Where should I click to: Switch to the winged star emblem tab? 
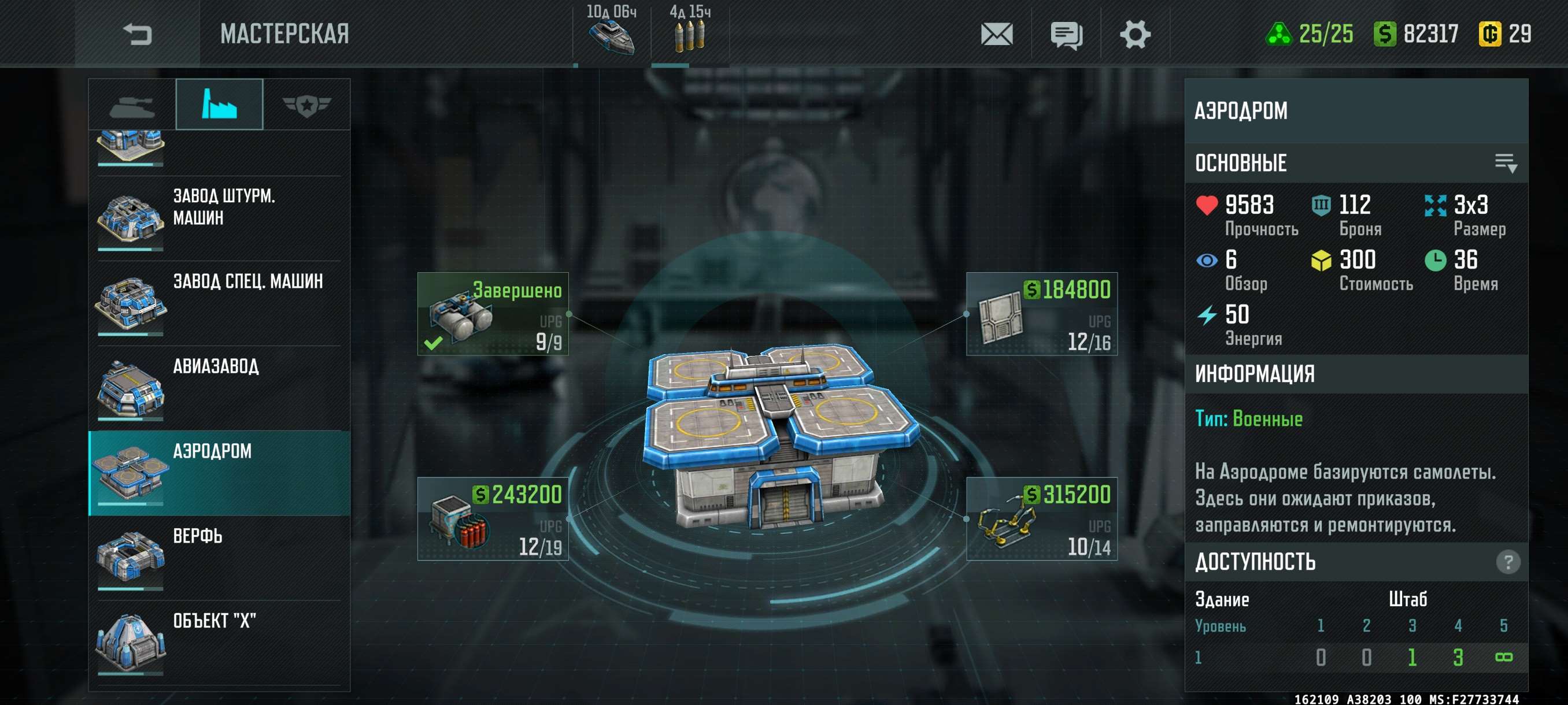306,105
